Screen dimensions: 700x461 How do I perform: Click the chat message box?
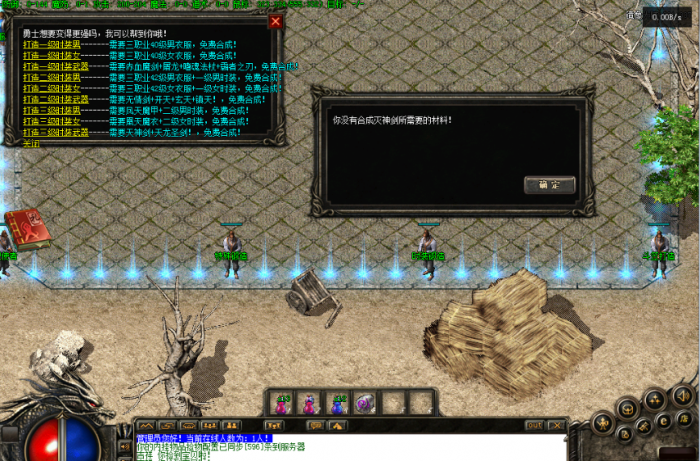click(x=350, y=444)
